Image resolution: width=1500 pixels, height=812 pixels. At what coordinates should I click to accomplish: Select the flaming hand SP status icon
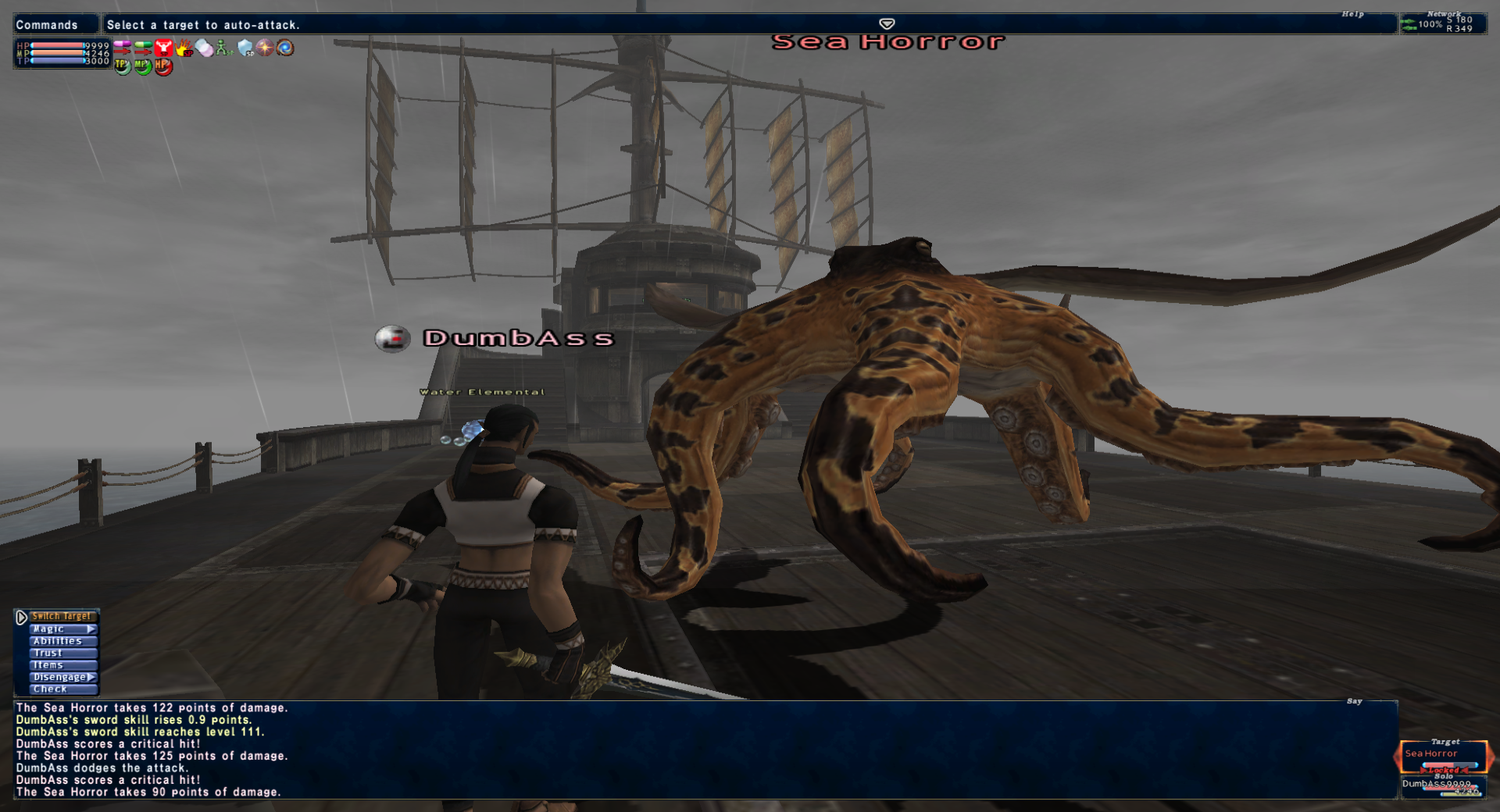pyautogui.click(x=184, y=48)
